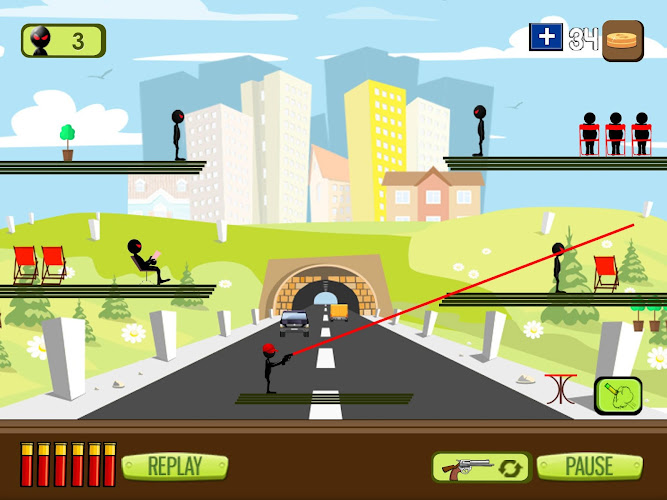Switch weapon with the revolver swap button
667x500 pixels.
(x=480, y=467)
